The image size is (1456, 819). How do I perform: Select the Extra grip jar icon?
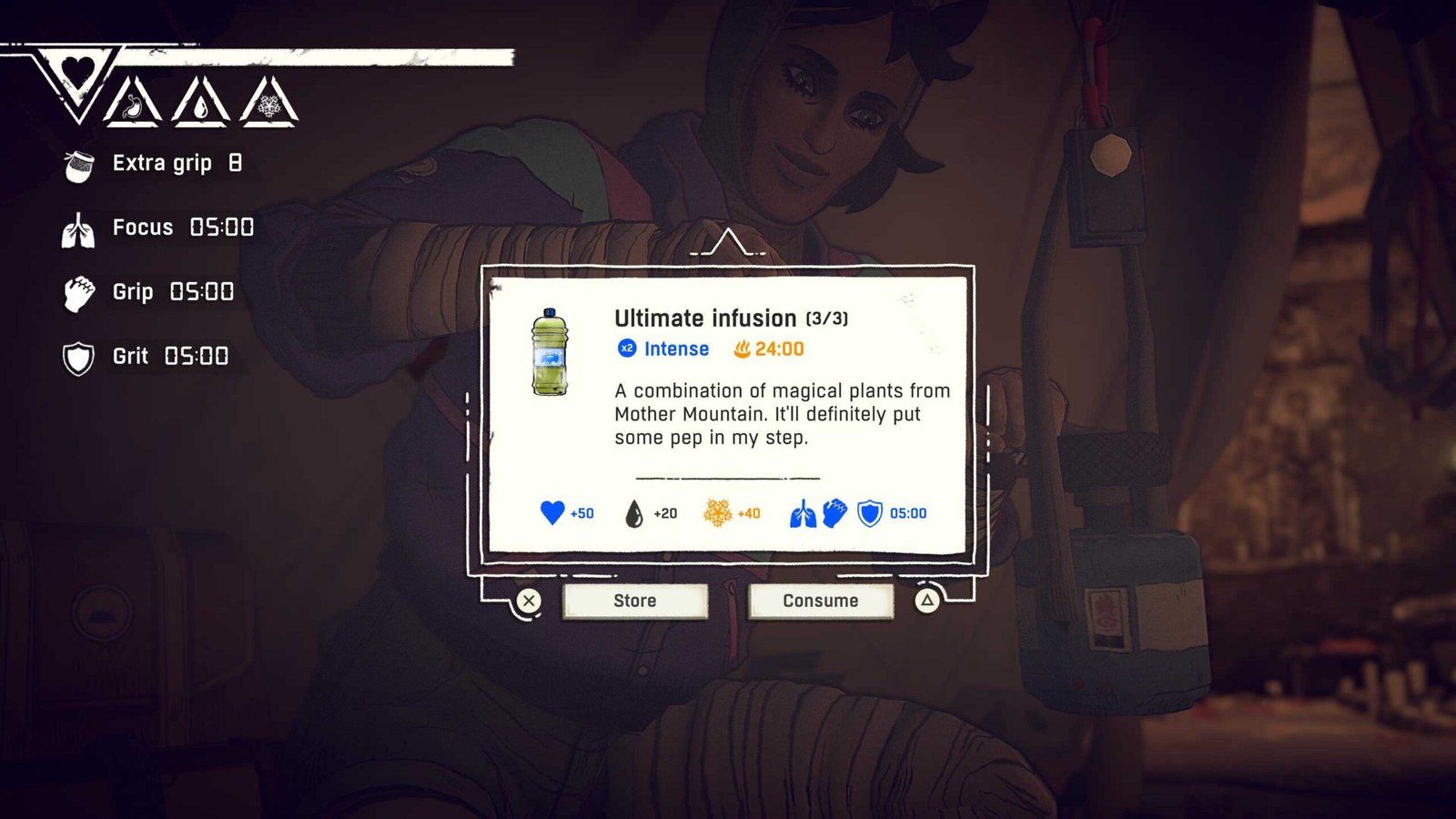(78, 166)
